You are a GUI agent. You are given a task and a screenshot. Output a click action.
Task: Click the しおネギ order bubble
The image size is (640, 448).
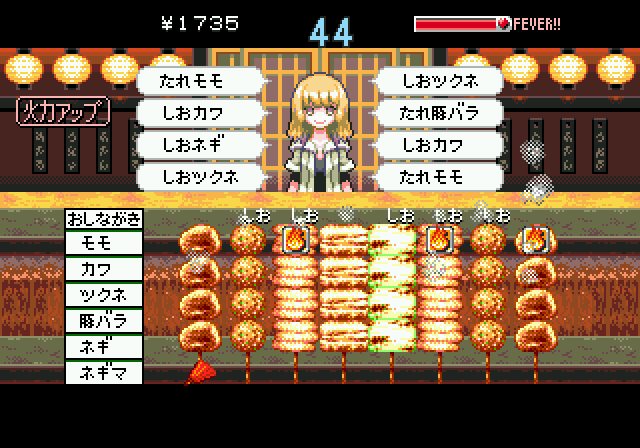click(201, 145)
